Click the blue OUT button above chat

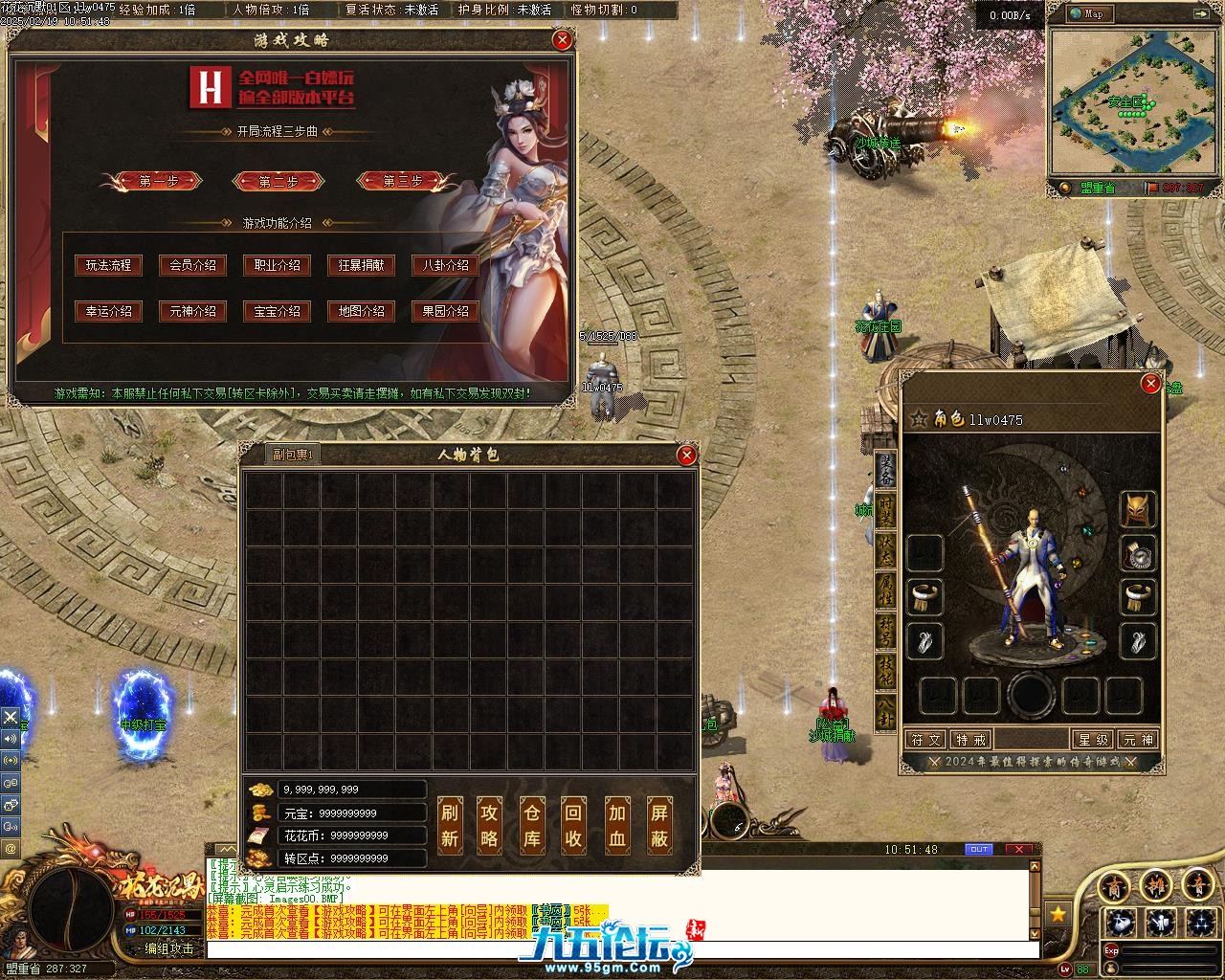tap(979, 849)
